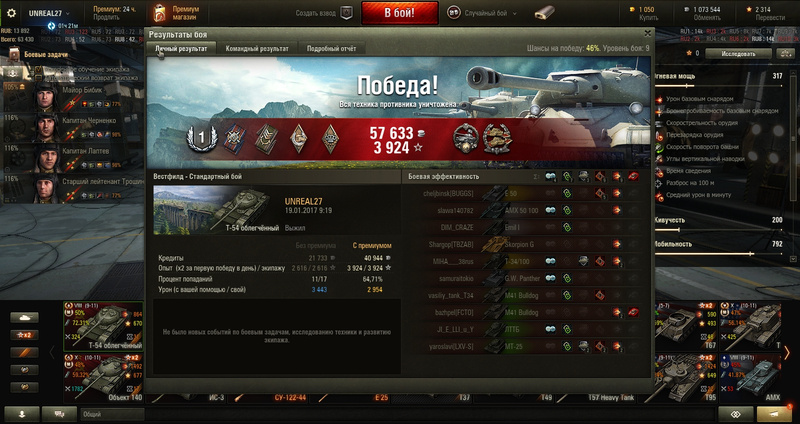
Task: Open the Премиум магазин
Action: [x=171, y=13]
